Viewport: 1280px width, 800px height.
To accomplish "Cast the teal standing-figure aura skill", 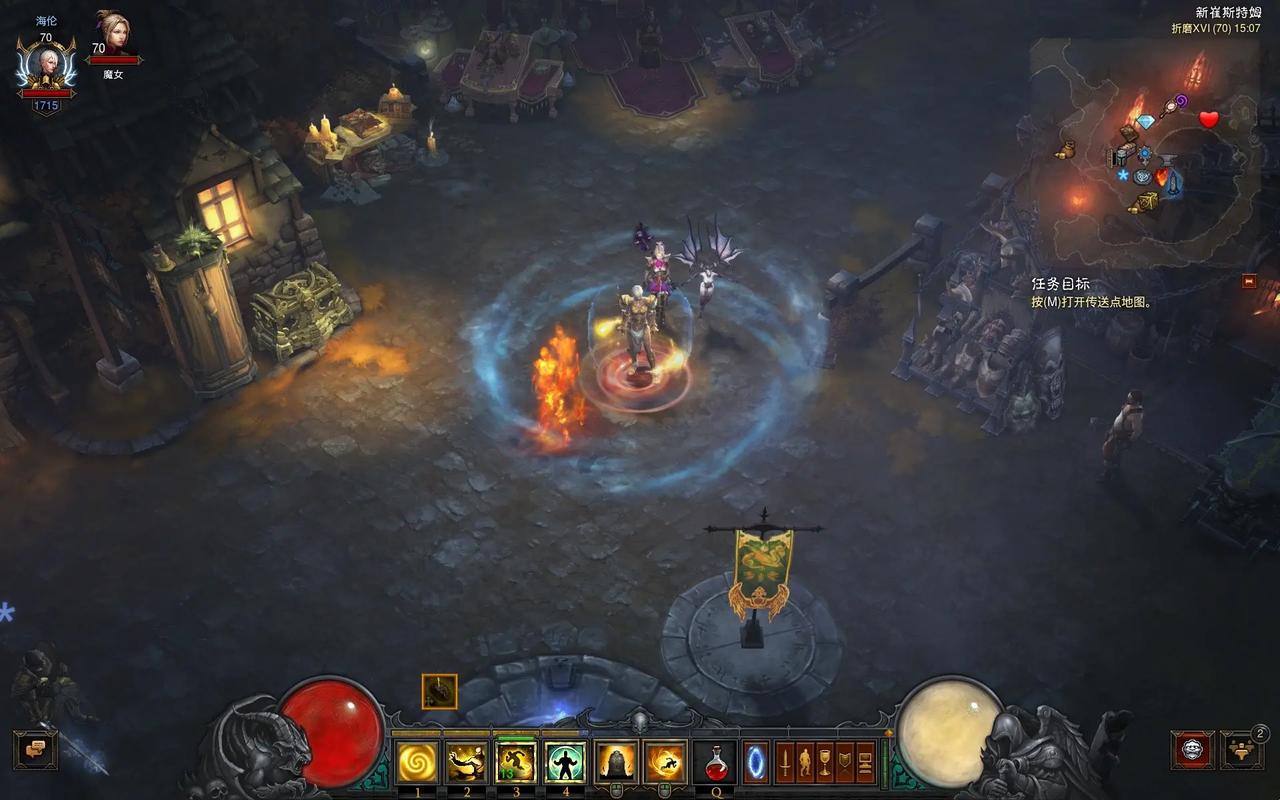I will click(566, 763).
